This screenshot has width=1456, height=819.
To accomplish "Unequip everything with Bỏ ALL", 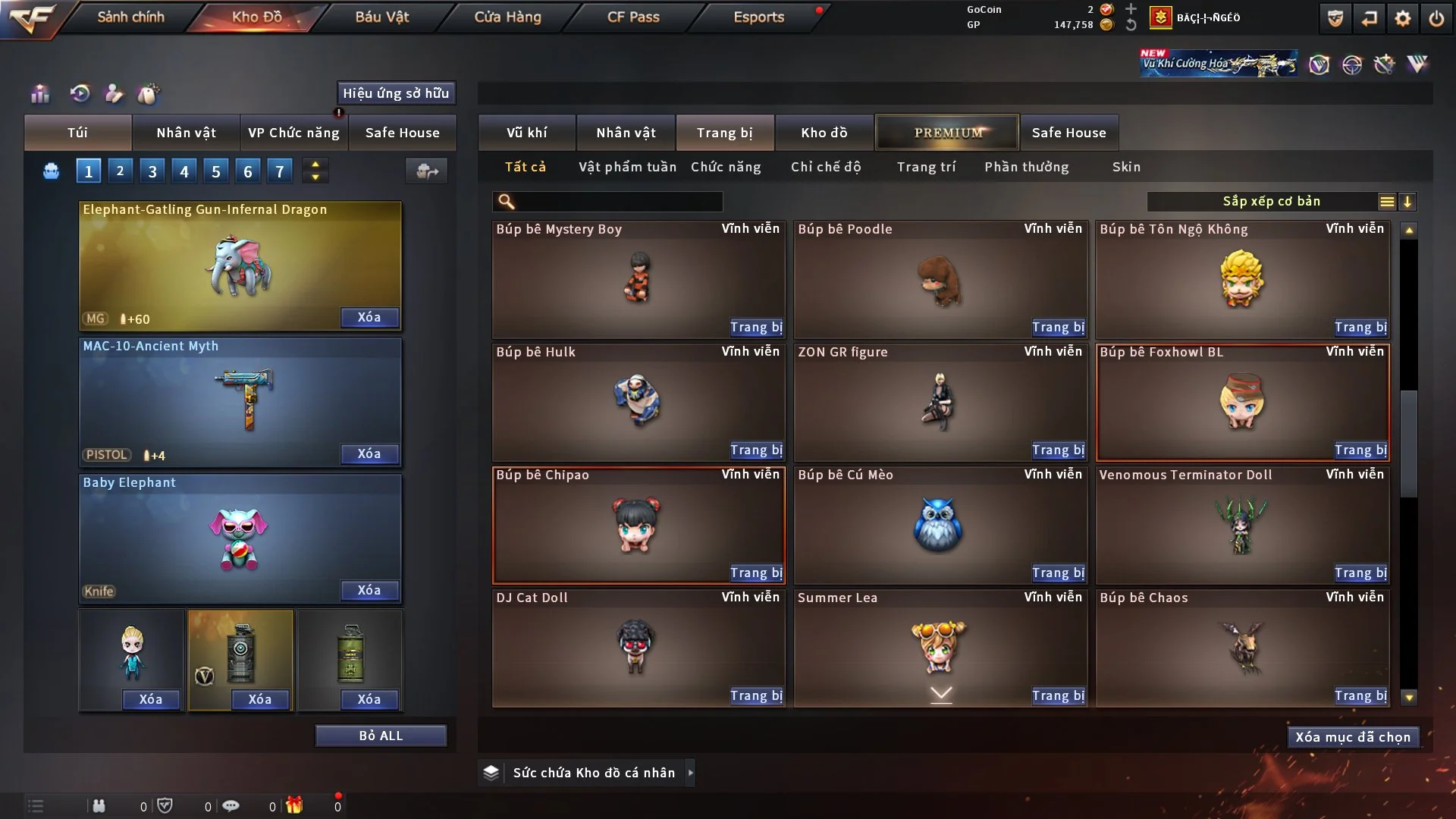I will [381, 736].
